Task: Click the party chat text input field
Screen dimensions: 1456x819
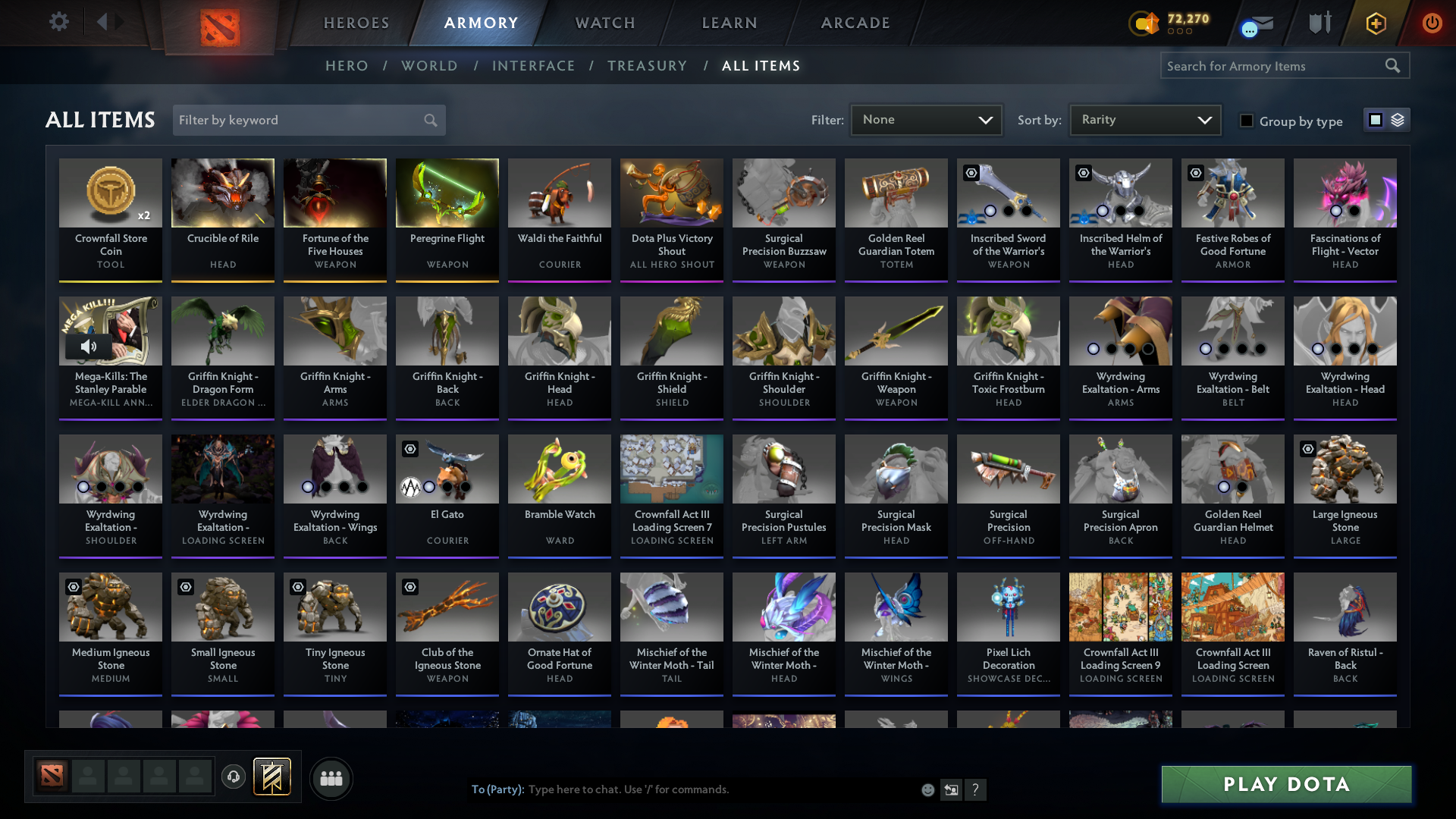Action: coord(682,789)
